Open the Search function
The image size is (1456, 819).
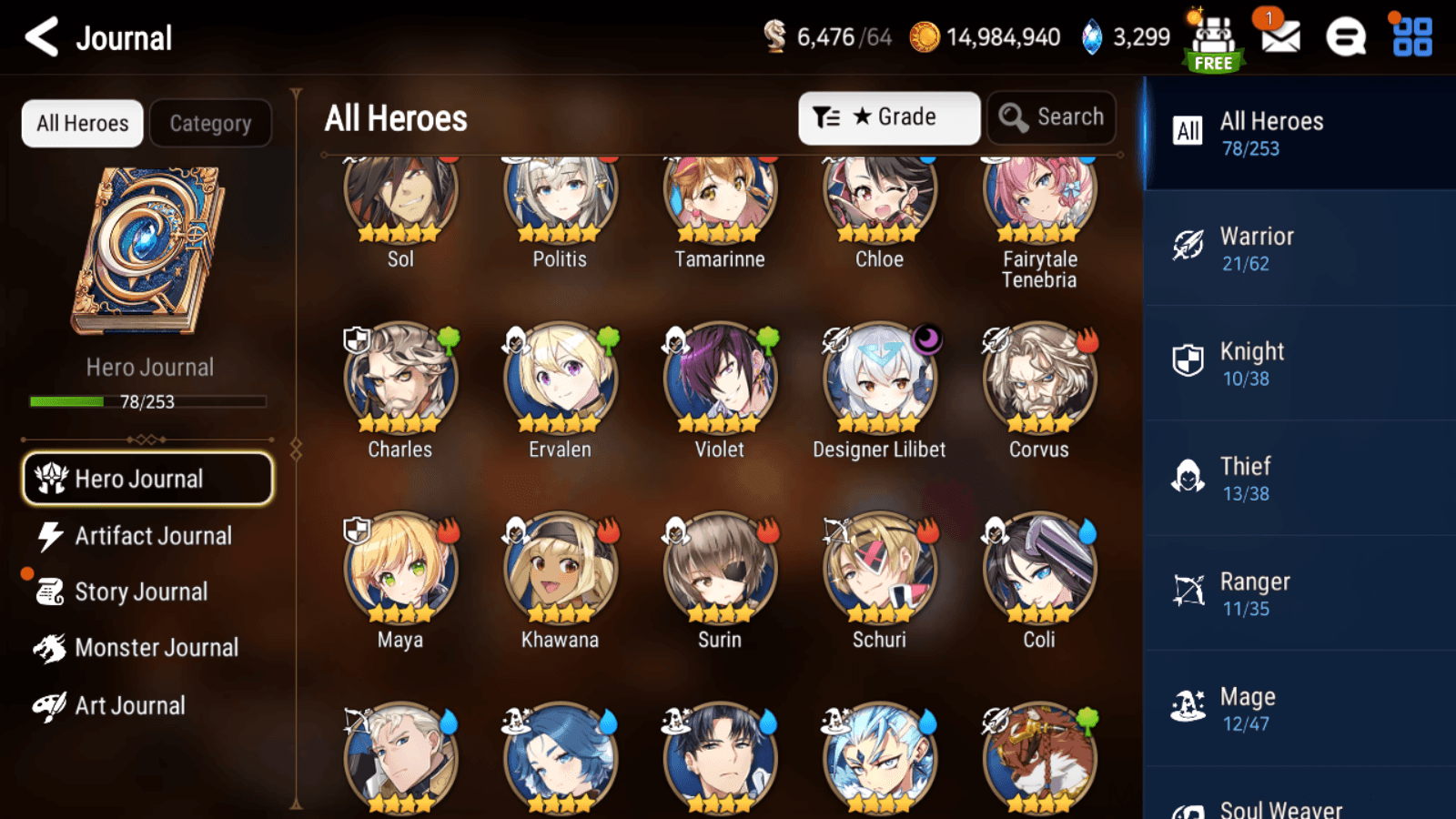1051,116
